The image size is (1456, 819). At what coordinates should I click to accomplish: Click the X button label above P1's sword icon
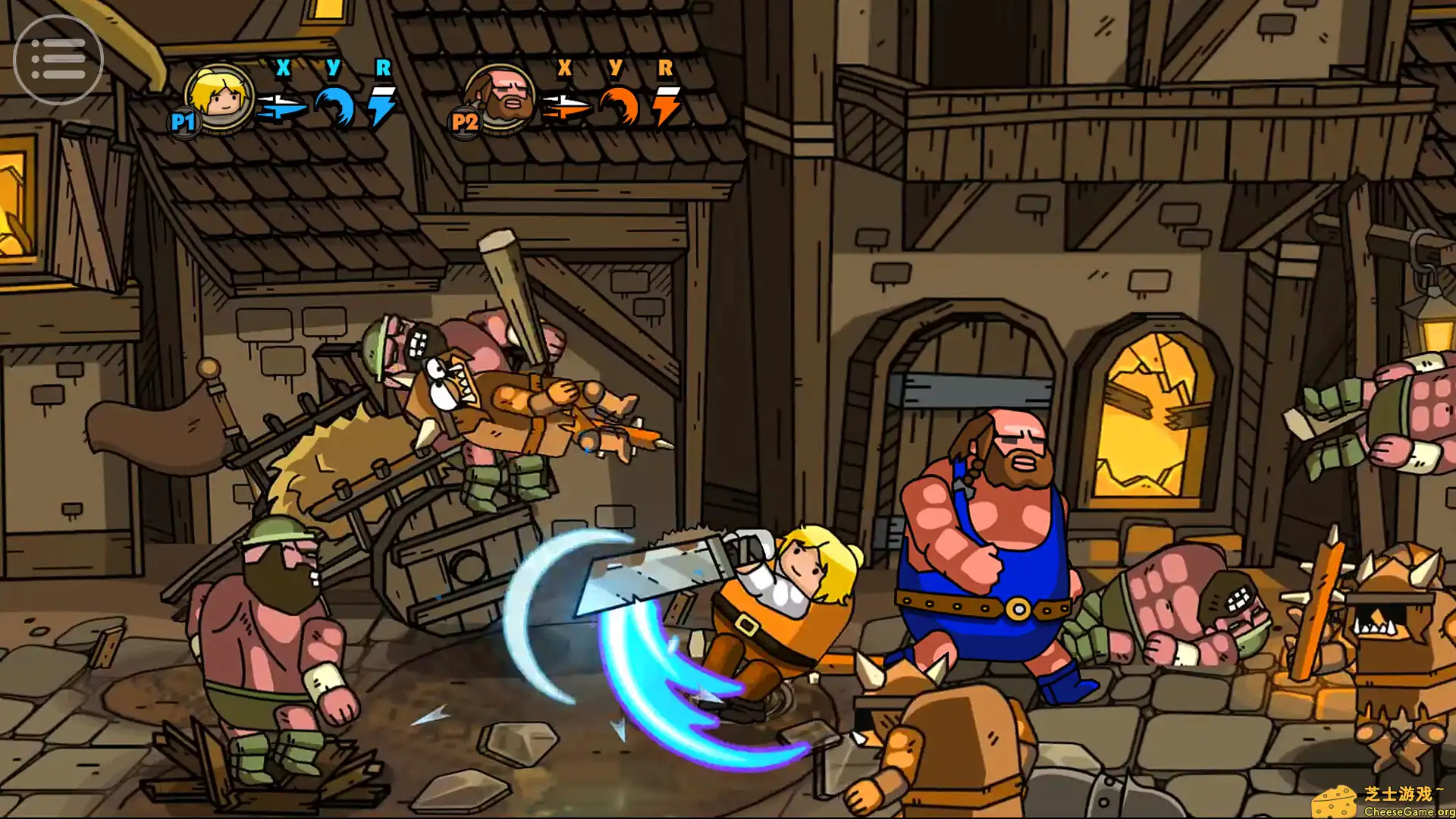point(282,69)
